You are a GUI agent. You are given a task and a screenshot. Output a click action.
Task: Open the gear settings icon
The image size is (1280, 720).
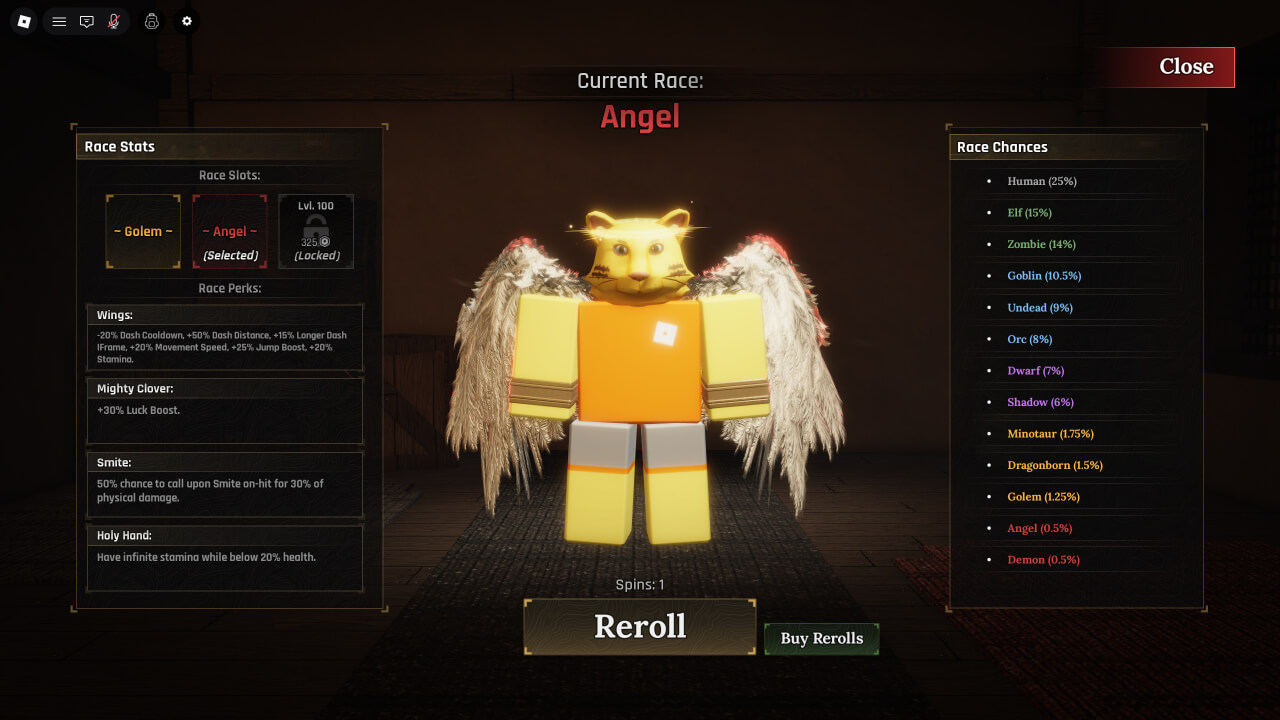click(x=186, y=21)
